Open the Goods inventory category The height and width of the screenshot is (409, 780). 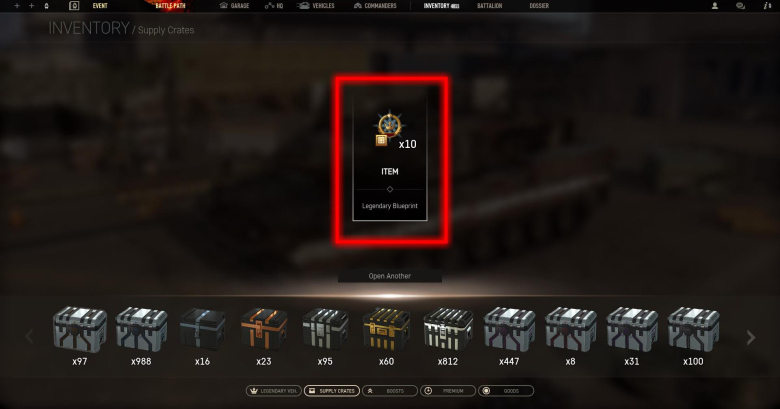505,391
